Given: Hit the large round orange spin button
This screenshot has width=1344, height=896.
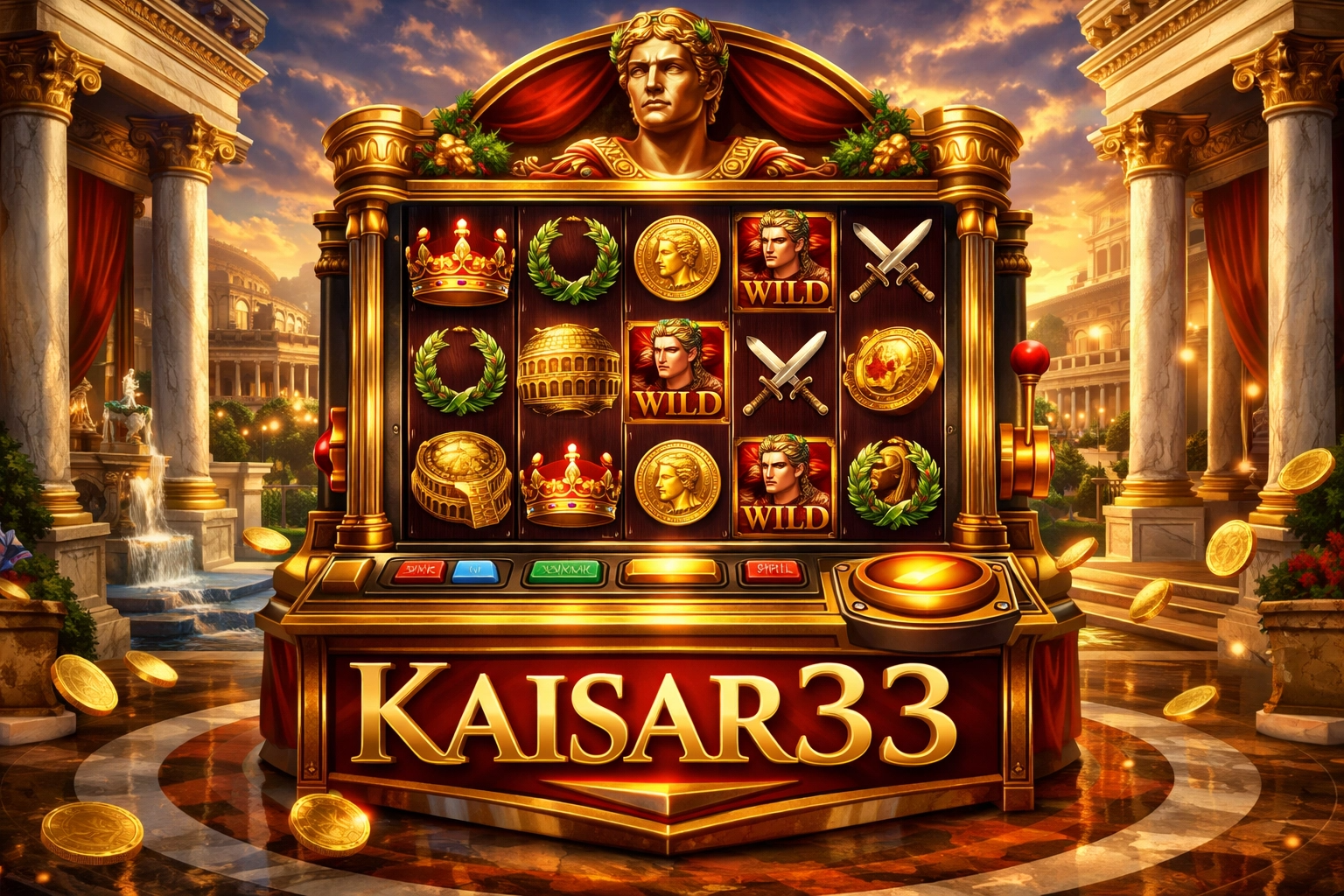Looking at the screenshot, I should click(x=923, y=580).
